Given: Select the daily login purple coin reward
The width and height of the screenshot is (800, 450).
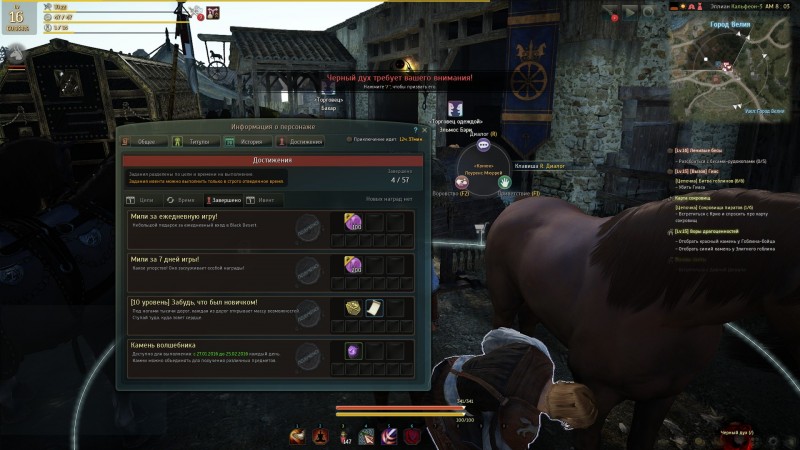Looking at the screenshot, I should tap(353, 221).
